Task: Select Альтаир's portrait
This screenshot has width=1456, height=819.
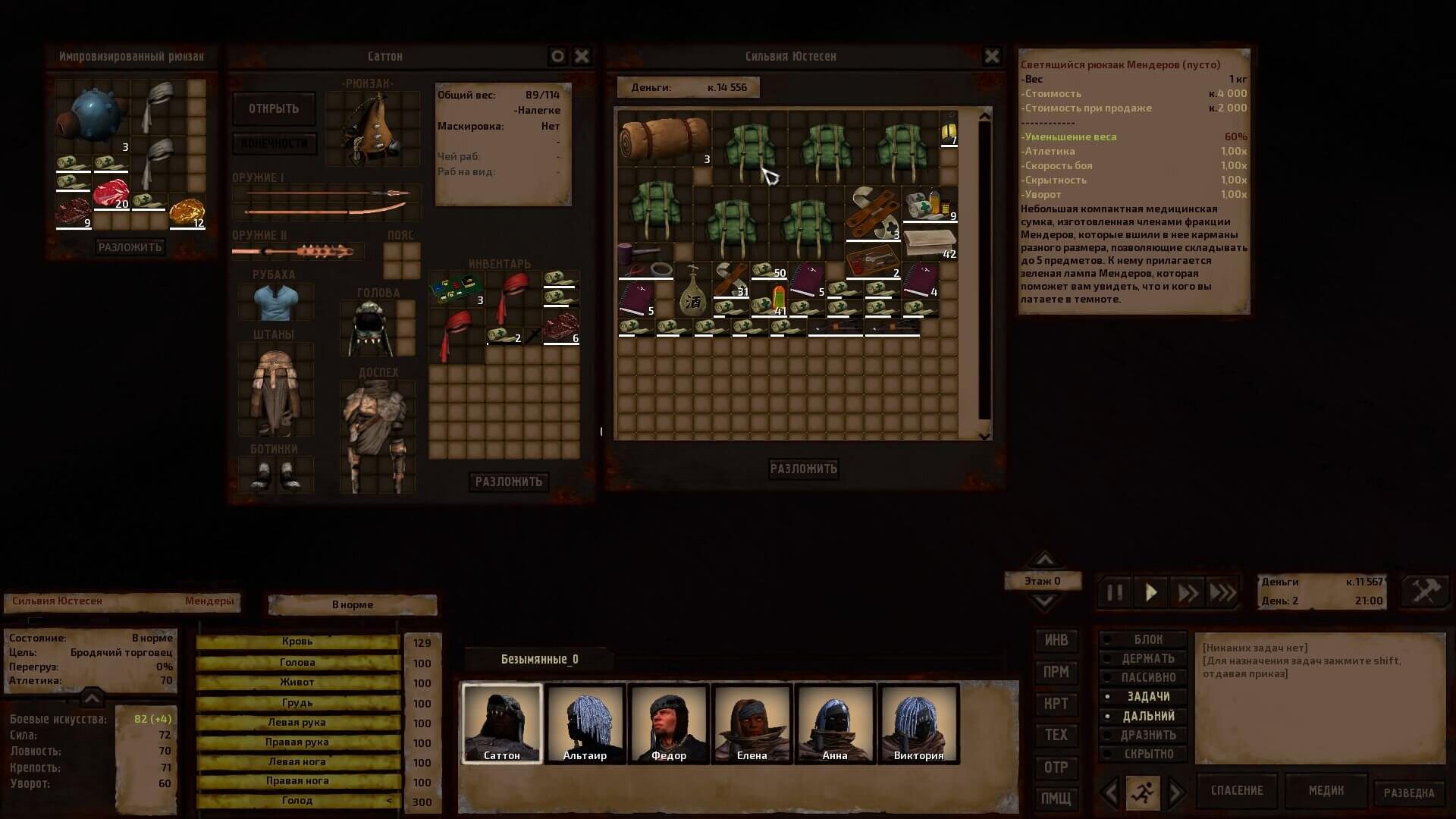Action: click(x=585, y=723)
